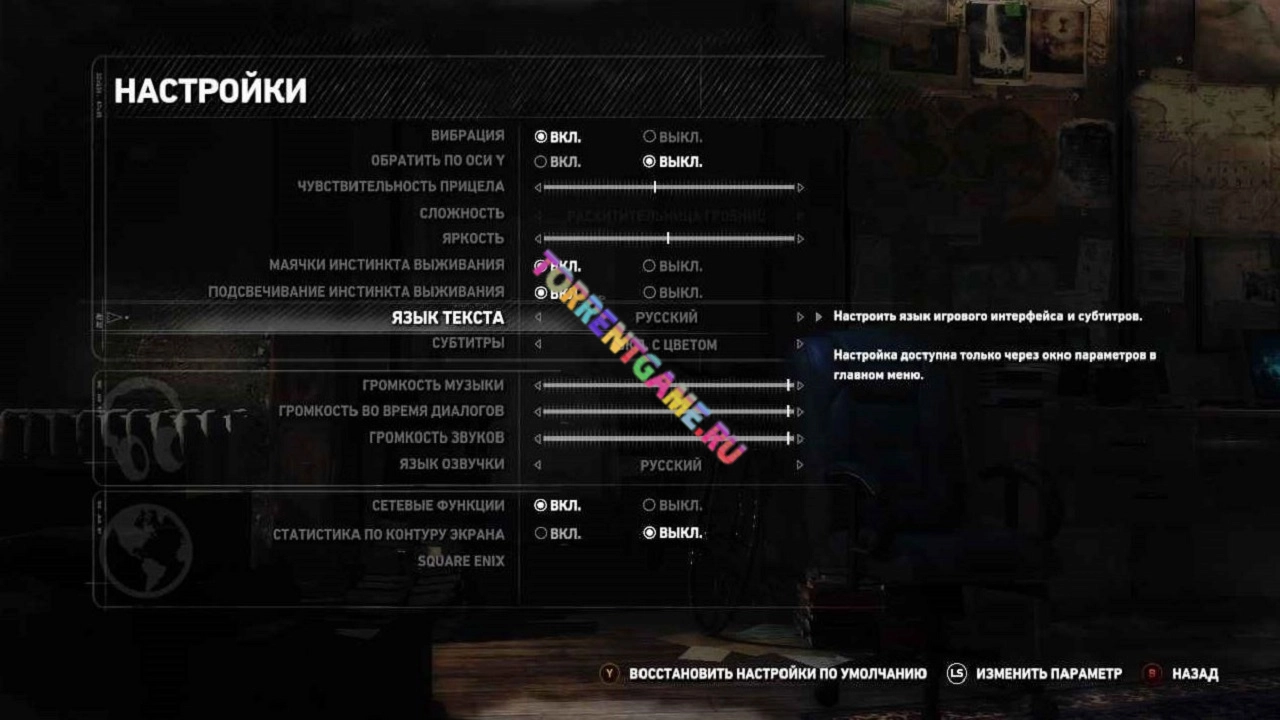Select ИЗМЕНИТЬ ПАРАМЕТР option
This screenshot has width=1280, height=720.
click(x=1048, y=674)
